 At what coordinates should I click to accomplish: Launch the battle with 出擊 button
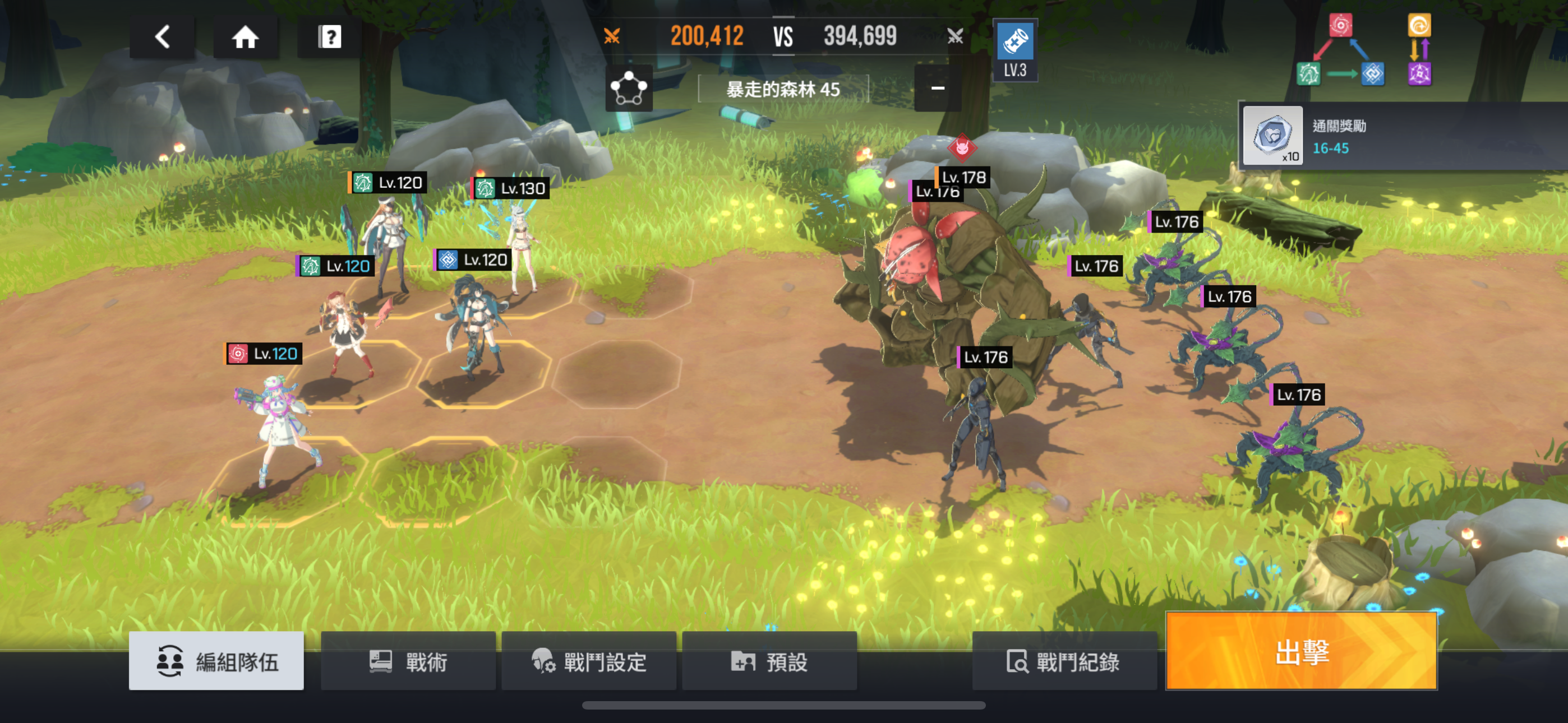pyautogui.click(x=1302, y=652)
